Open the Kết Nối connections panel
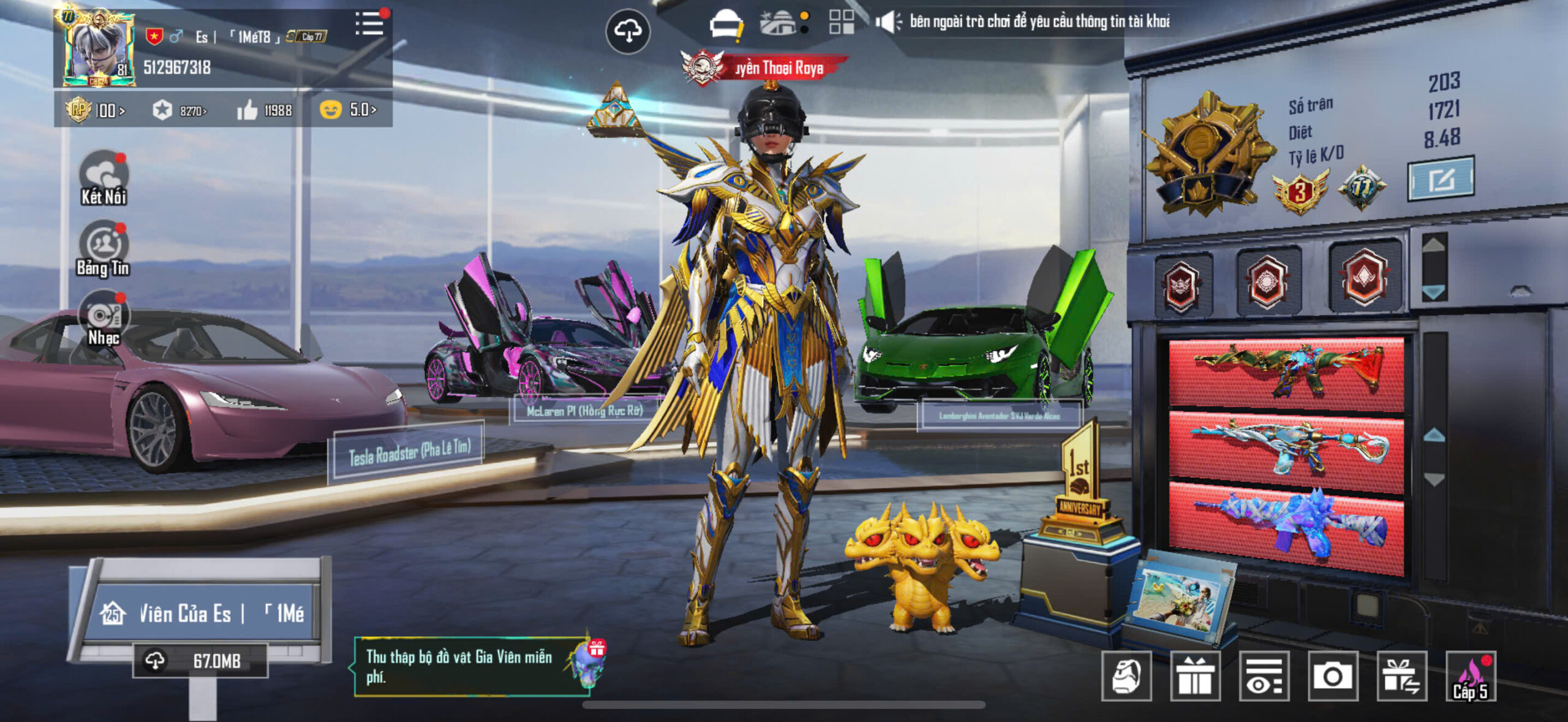 (x=104, y=178)
